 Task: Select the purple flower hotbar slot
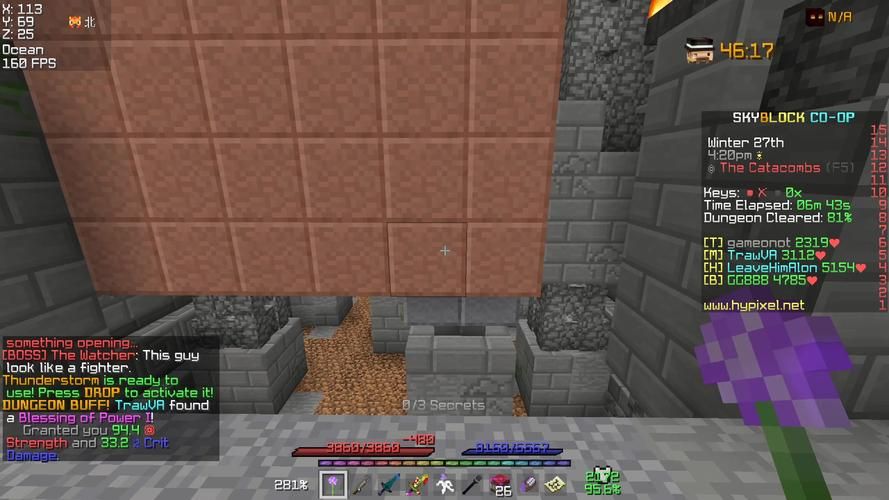point(332,485)
